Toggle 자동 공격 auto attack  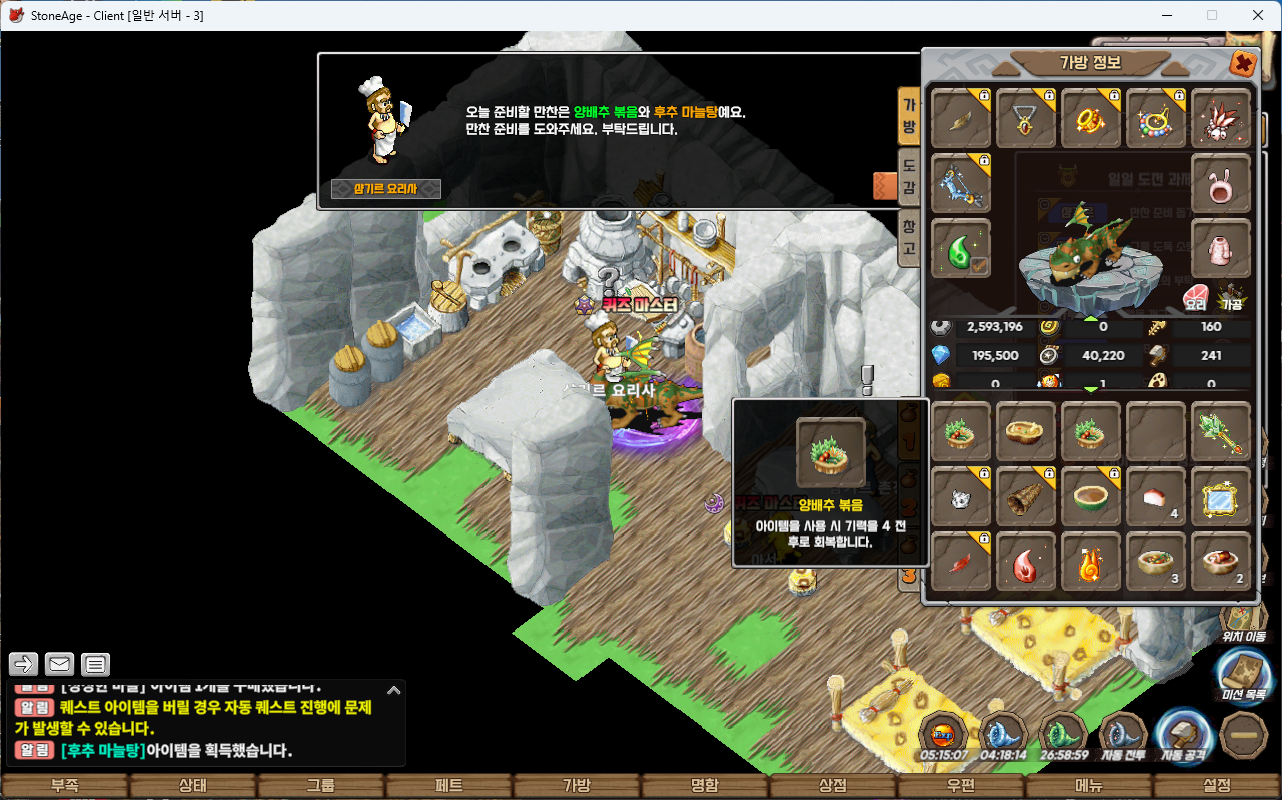pos(1183,738)
